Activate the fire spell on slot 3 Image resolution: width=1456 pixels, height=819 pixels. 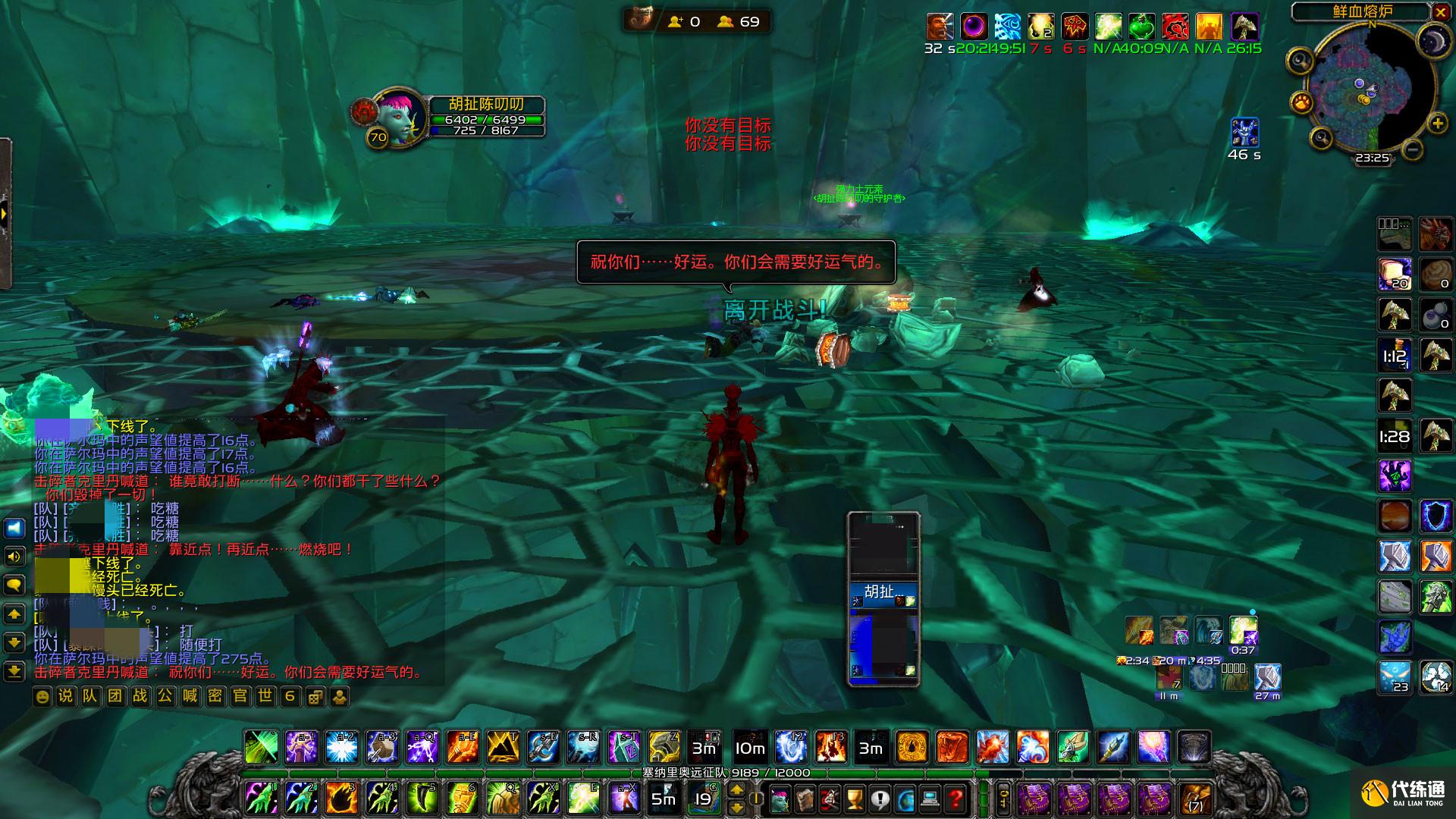pos(340,798)
